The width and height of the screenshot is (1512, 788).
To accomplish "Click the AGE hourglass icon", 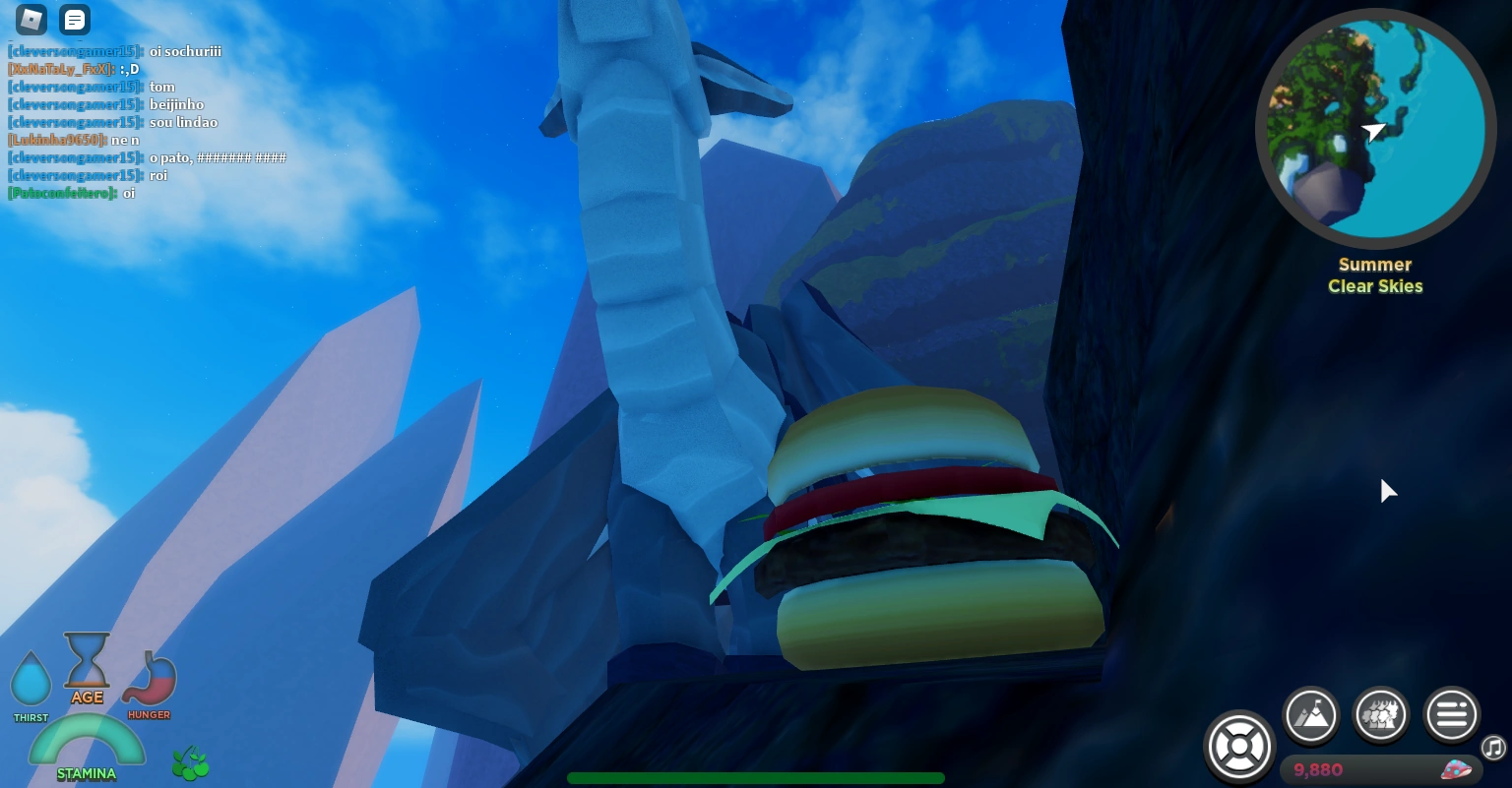I will (x=87, y=661).
